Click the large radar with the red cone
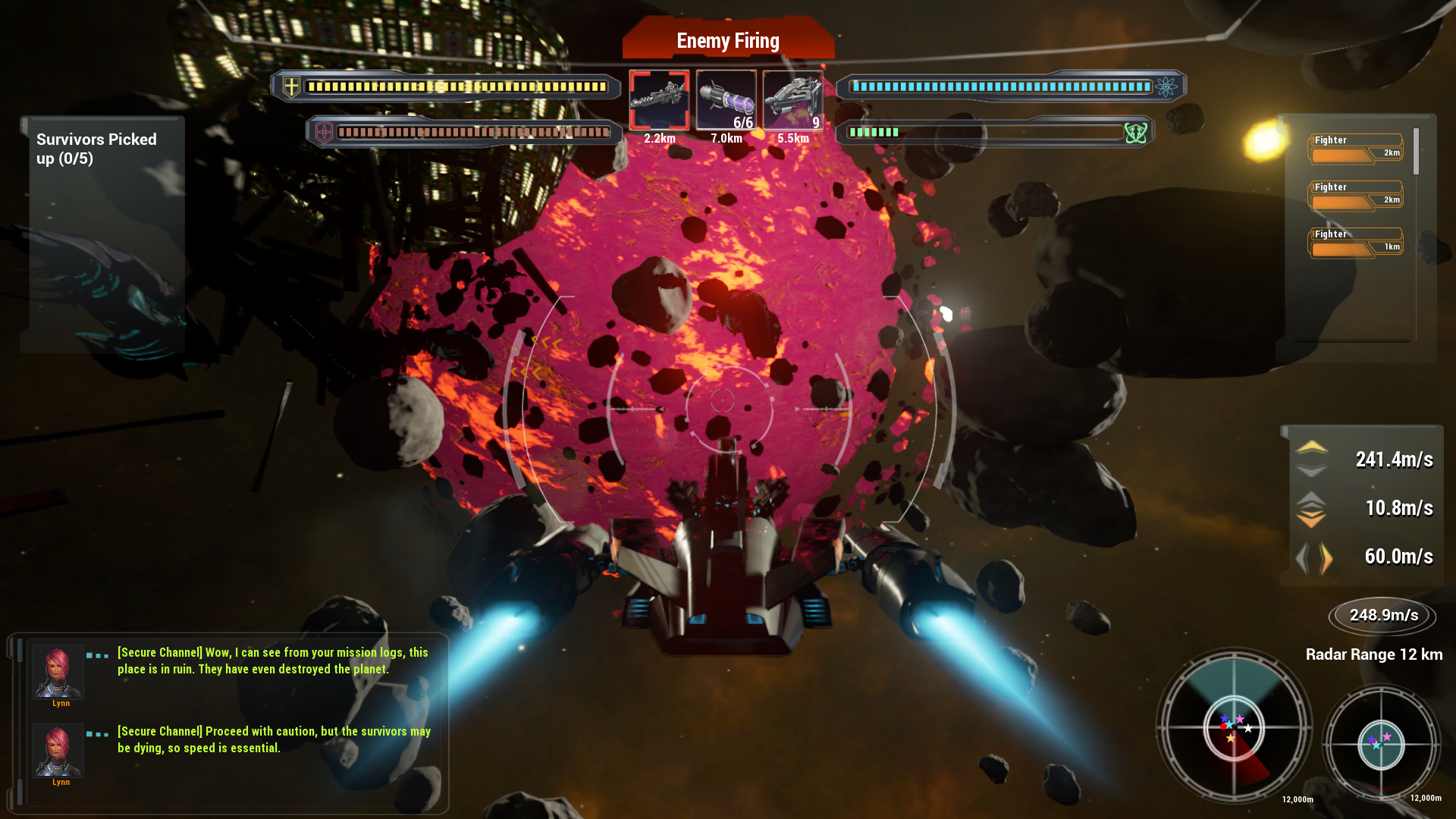 1234,726
